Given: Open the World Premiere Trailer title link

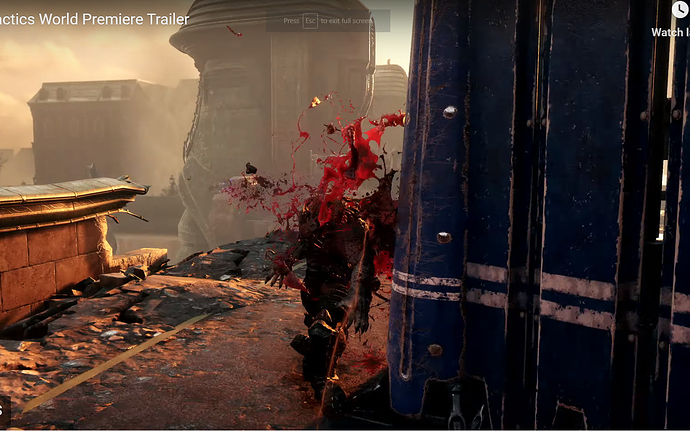Looking at the screenshot, I should click(x=94, y=20).
